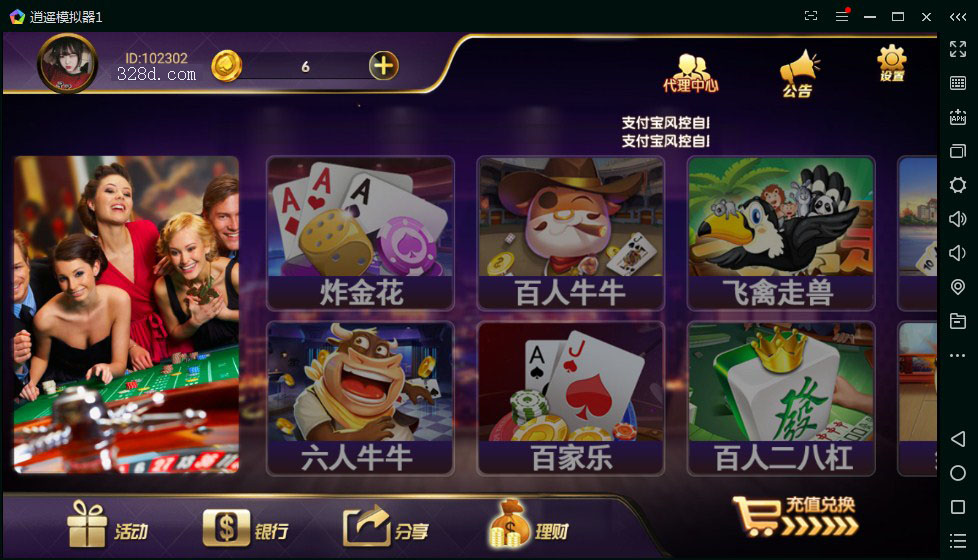Click the player avatar portrait
This screenshot has width=978, height=560.
67,64
